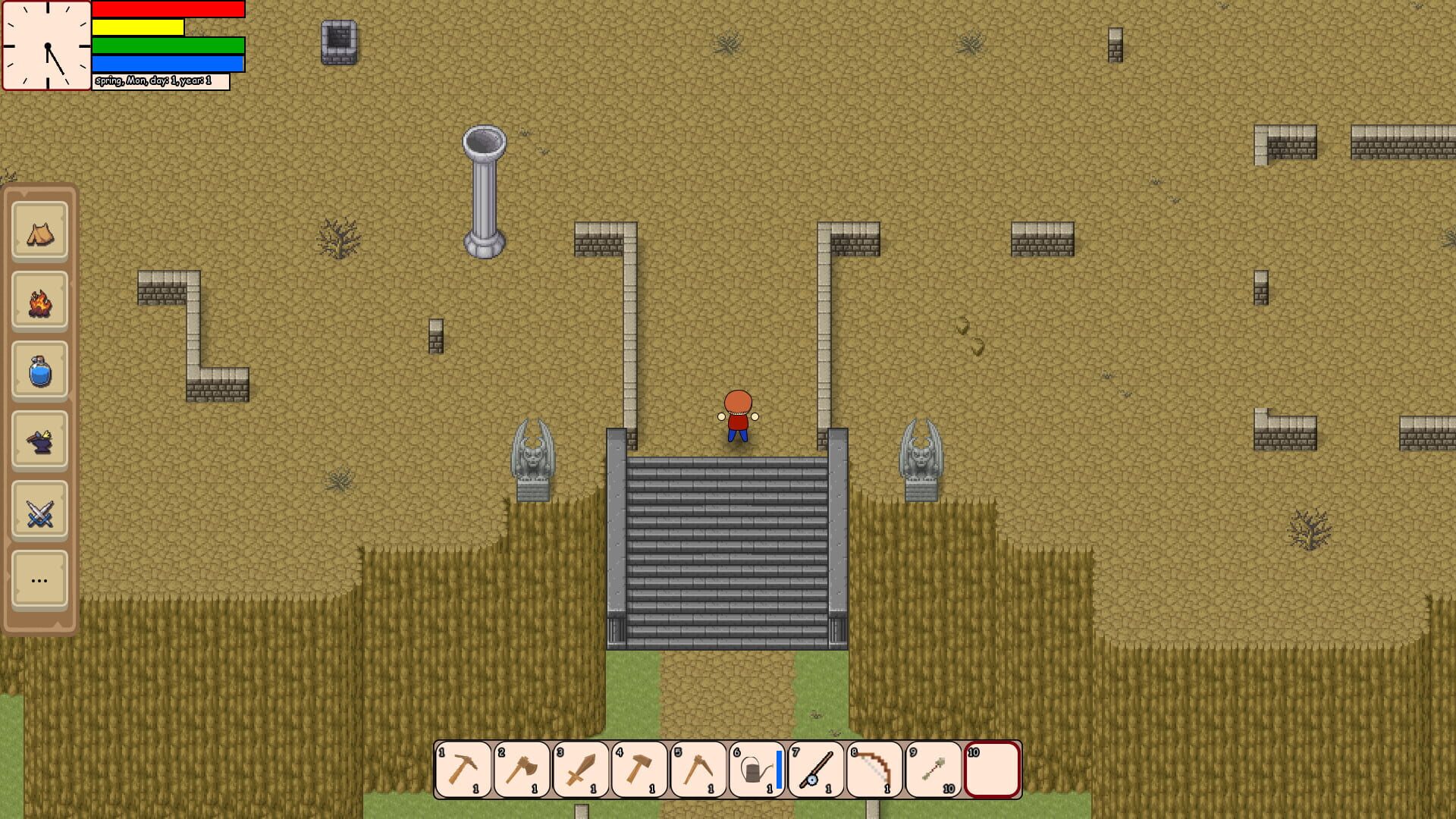Equip the wooden sword in slot 3
Viewport: 1456px width, 819px height.
point(580,770)
